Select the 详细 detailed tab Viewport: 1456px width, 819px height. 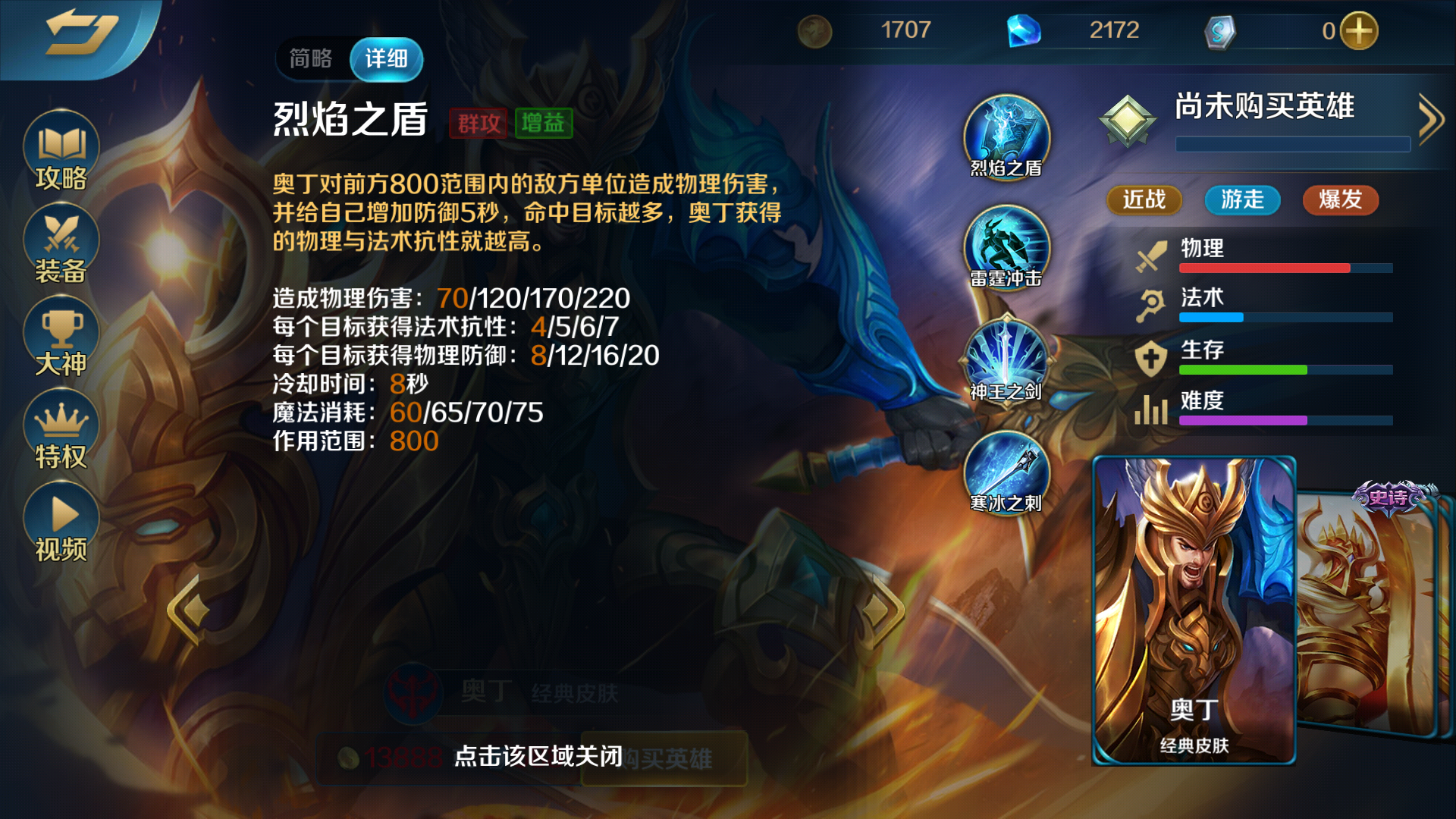click(386, 58)
